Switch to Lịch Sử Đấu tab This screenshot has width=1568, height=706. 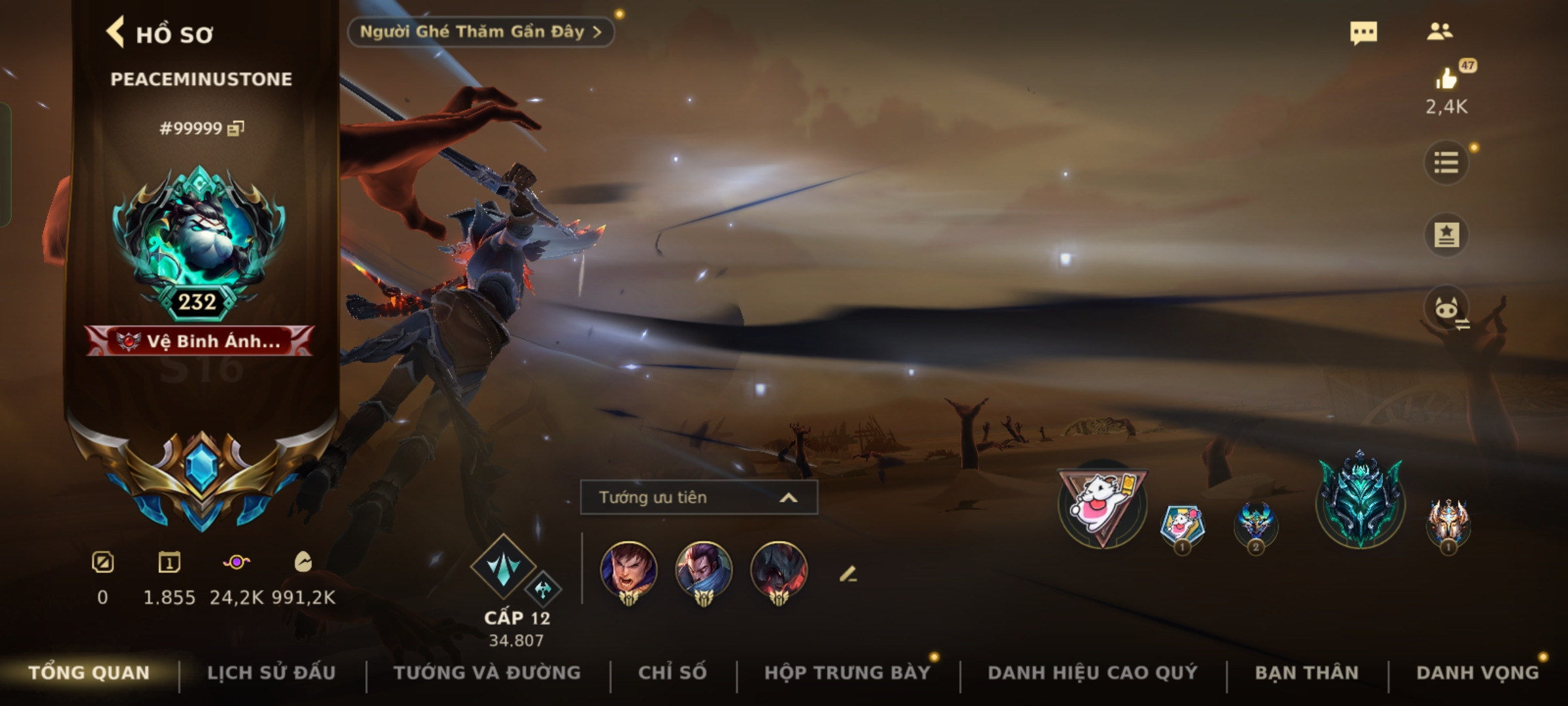pyautogui.click(x=271, y=673)
